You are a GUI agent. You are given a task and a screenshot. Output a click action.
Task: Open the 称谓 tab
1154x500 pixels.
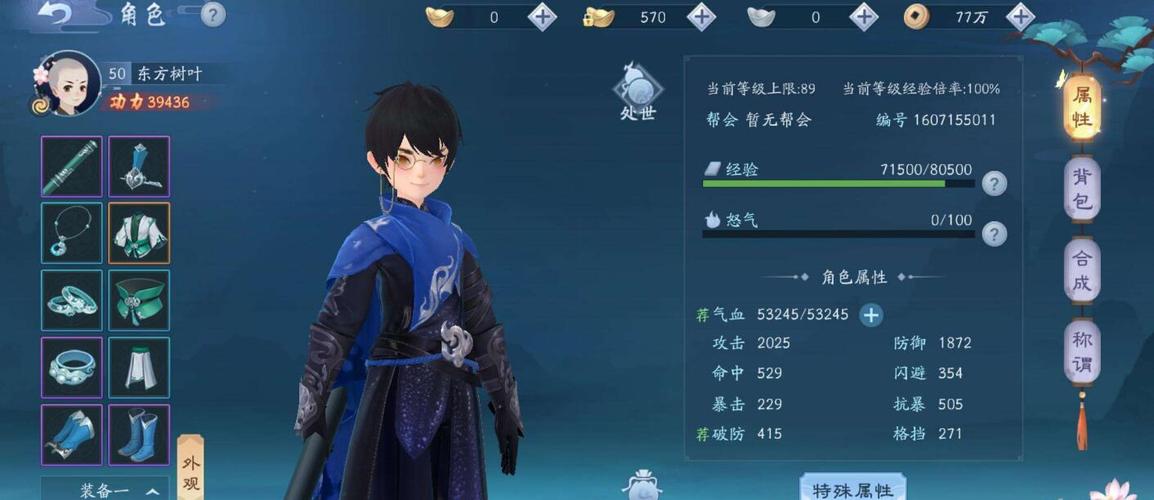[1082, 352]
